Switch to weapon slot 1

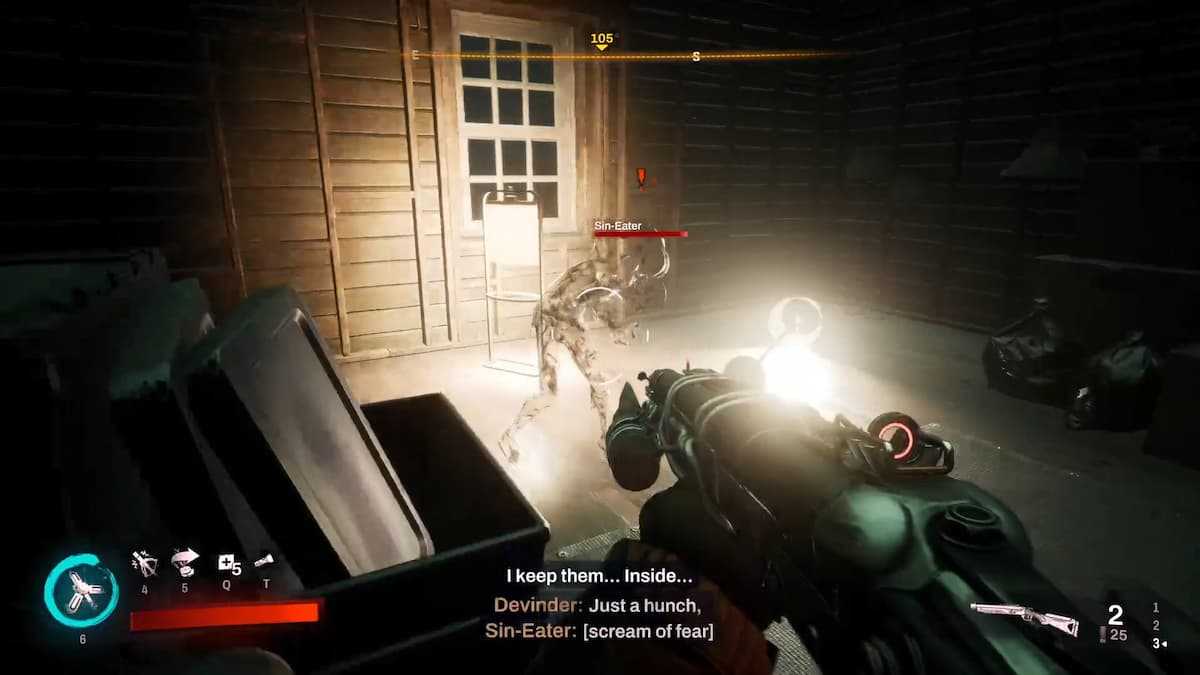(x=1156, y=607)
